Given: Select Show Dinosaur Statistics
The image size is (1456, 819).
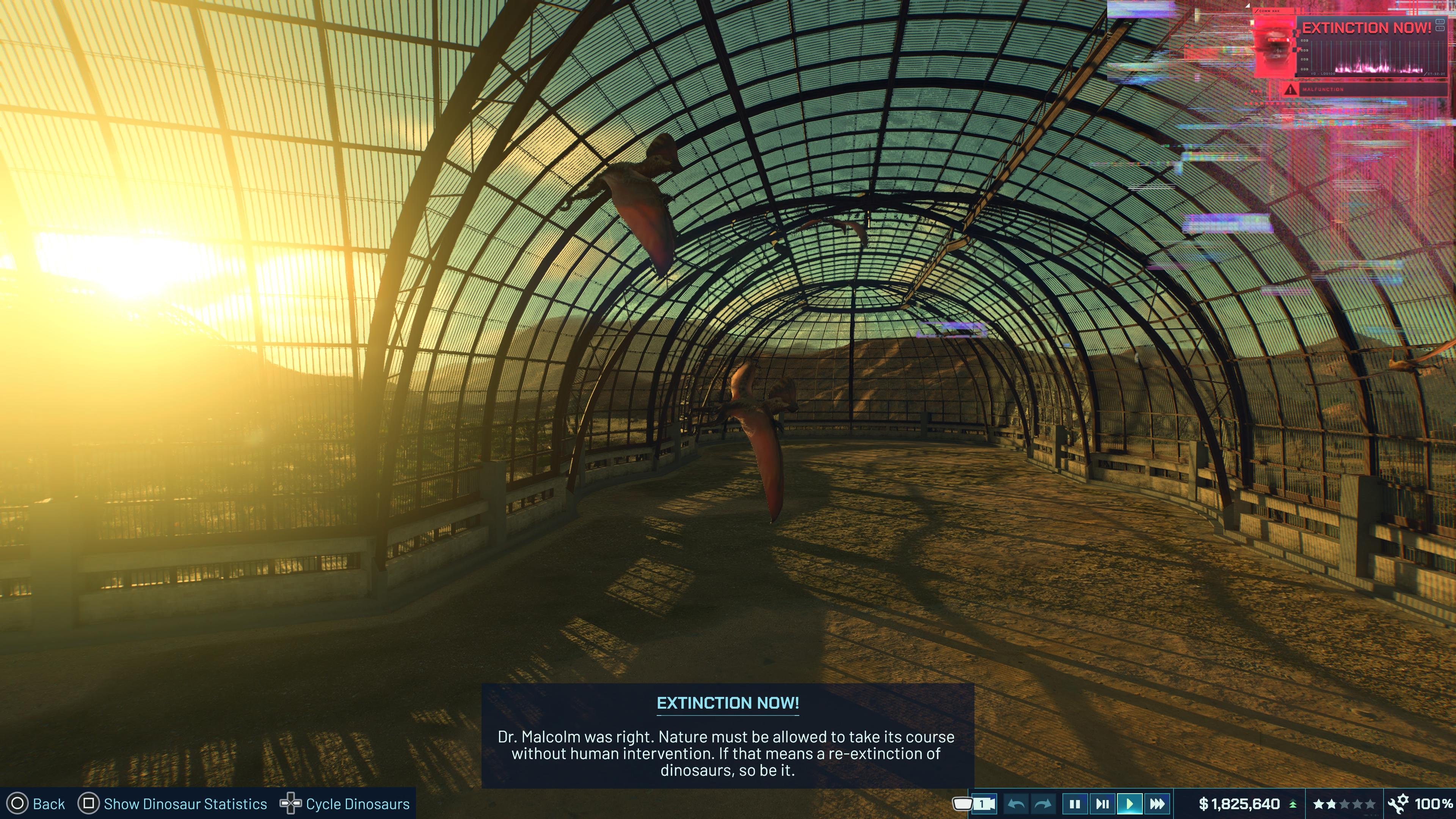Looking at the screenshot, I should pos(185,803).
